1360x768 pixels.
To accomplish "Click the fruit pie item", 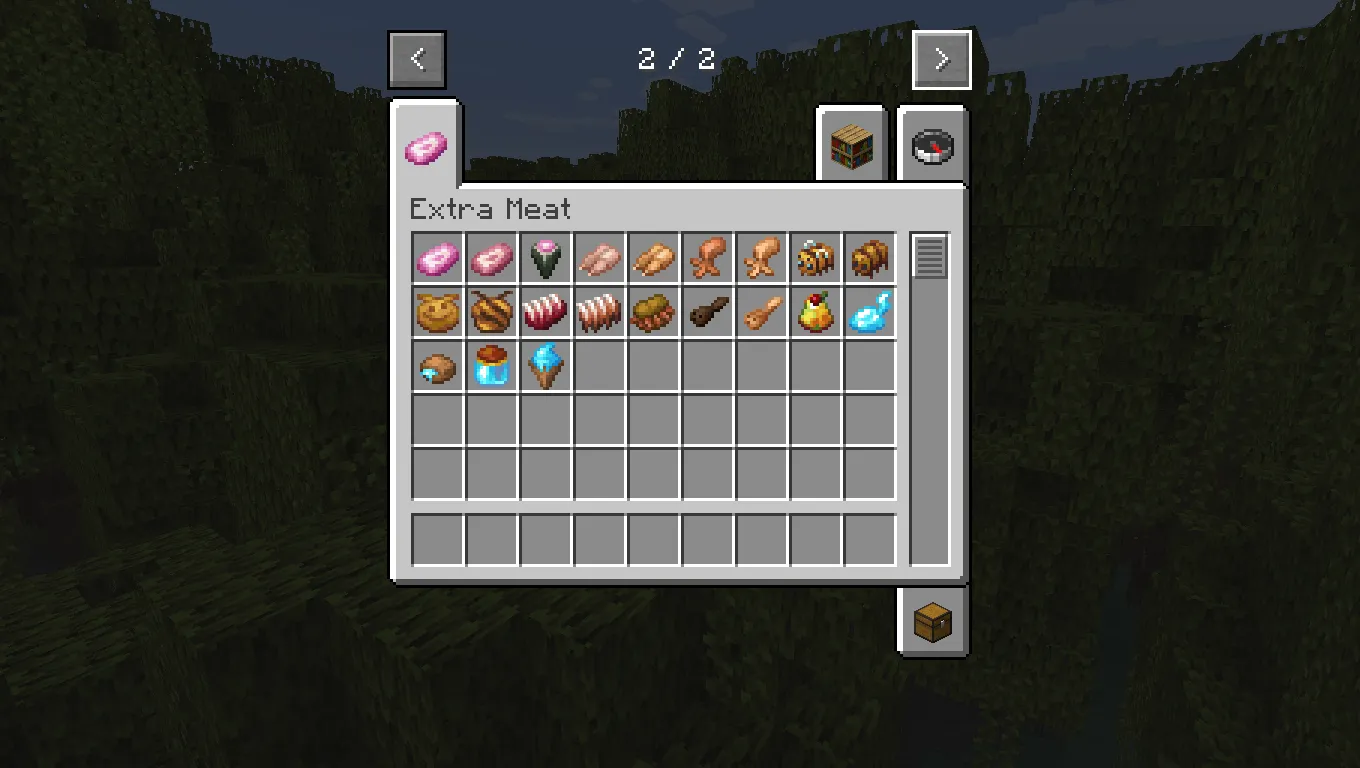I will coord(816,312).
